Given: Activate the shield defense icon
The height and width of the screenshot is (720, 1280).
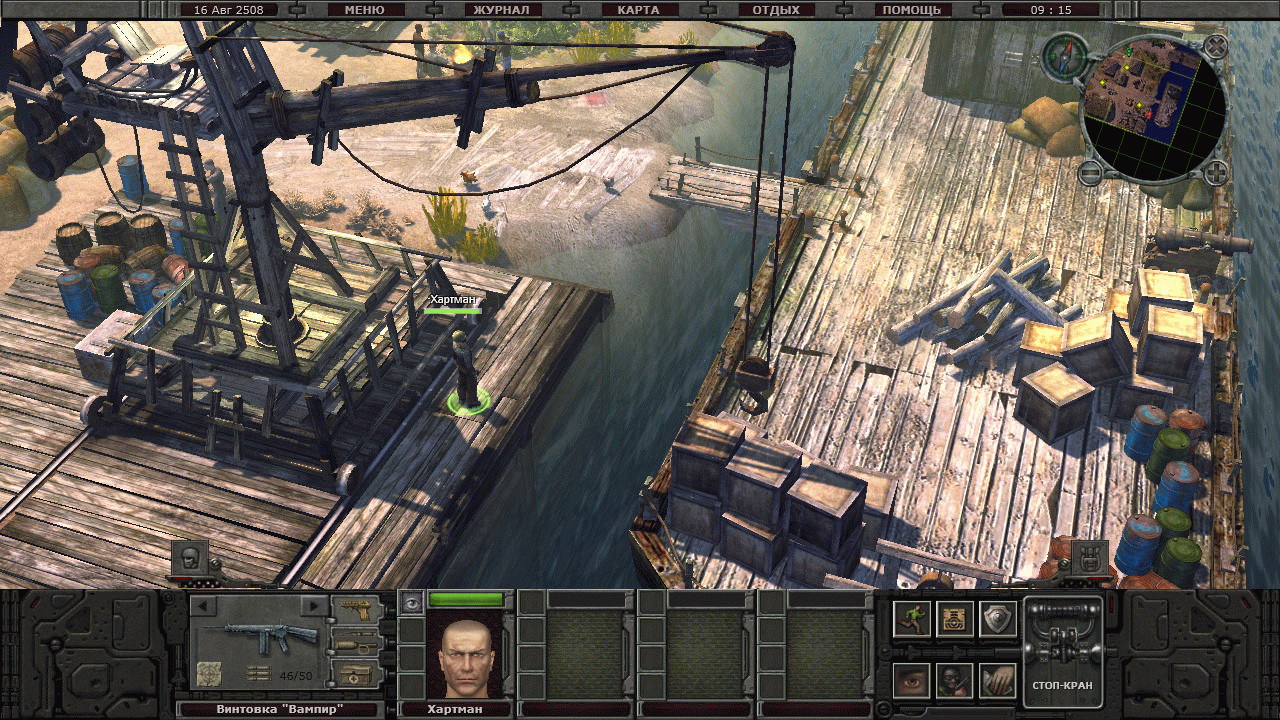Looking at the screenshot, I should click(x=997, y=619).
